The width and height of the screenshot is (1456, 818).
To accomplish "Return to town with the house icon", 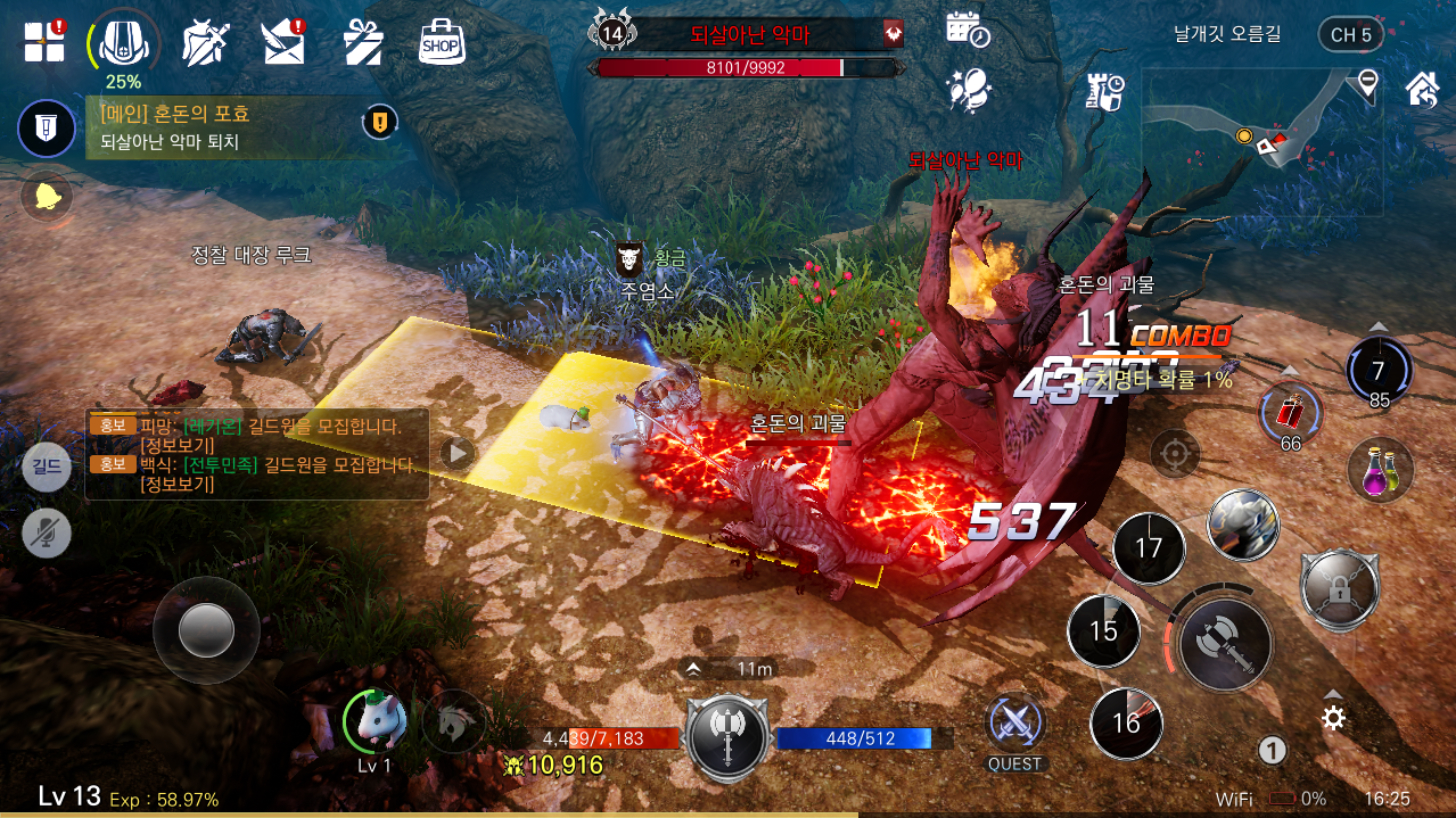I will click(1422, 89).
